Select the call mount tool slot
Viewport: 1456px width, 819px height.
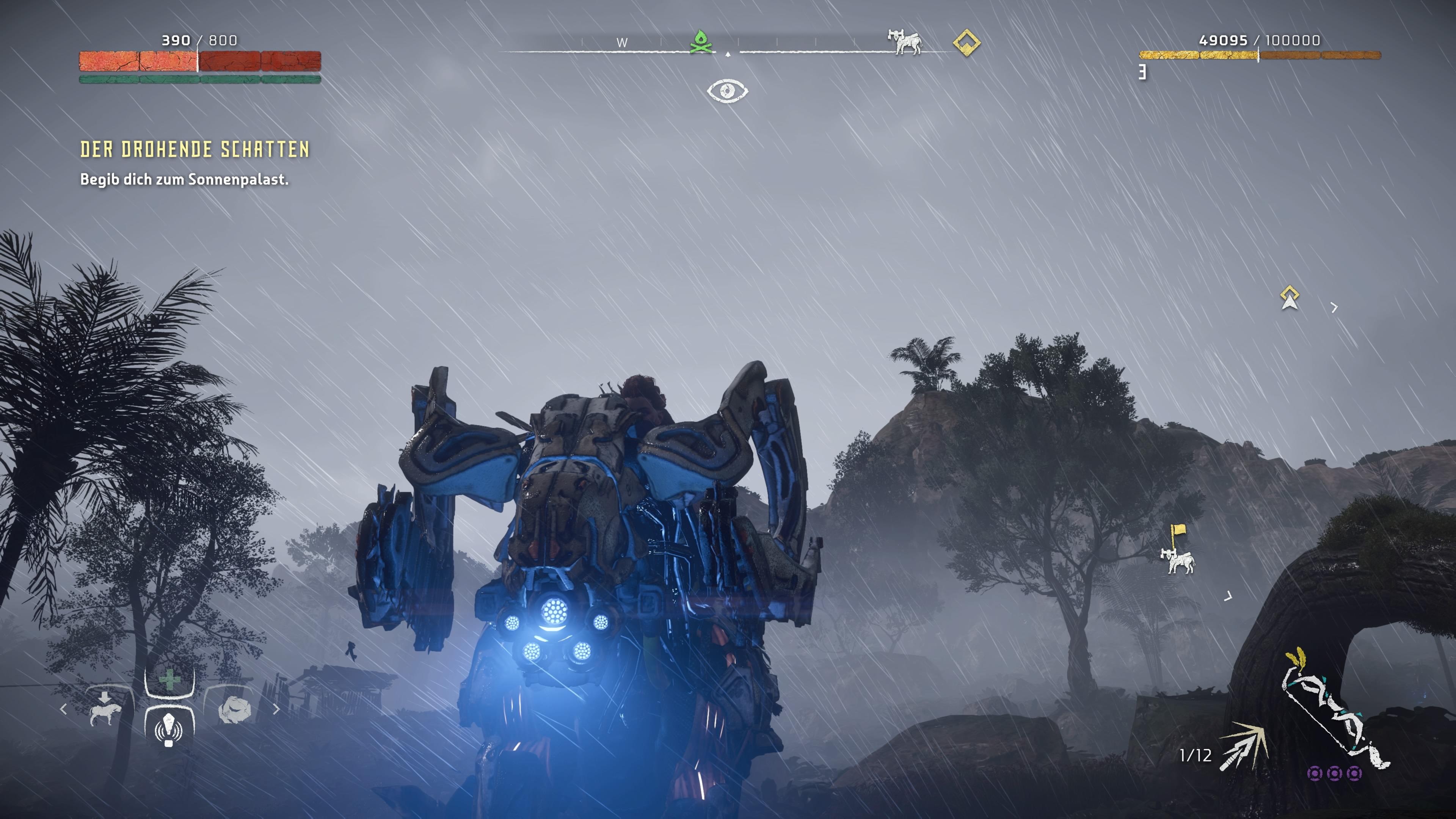click(106, 710)
